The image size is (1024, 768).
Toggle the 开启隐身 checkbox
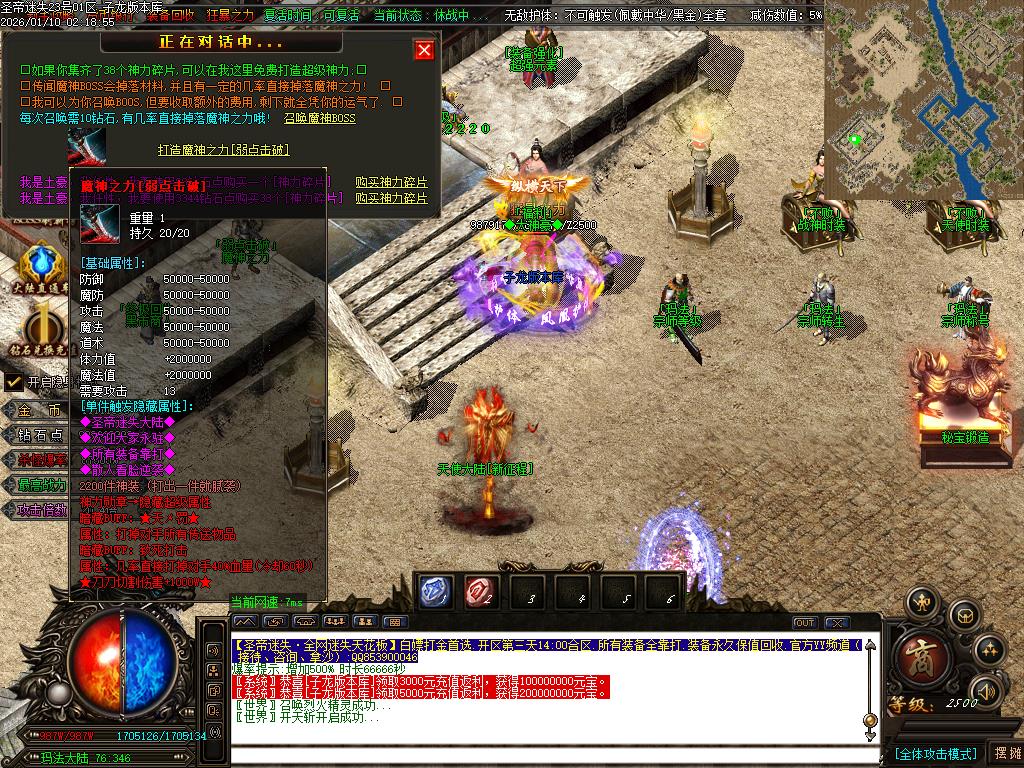pos(13,382)
